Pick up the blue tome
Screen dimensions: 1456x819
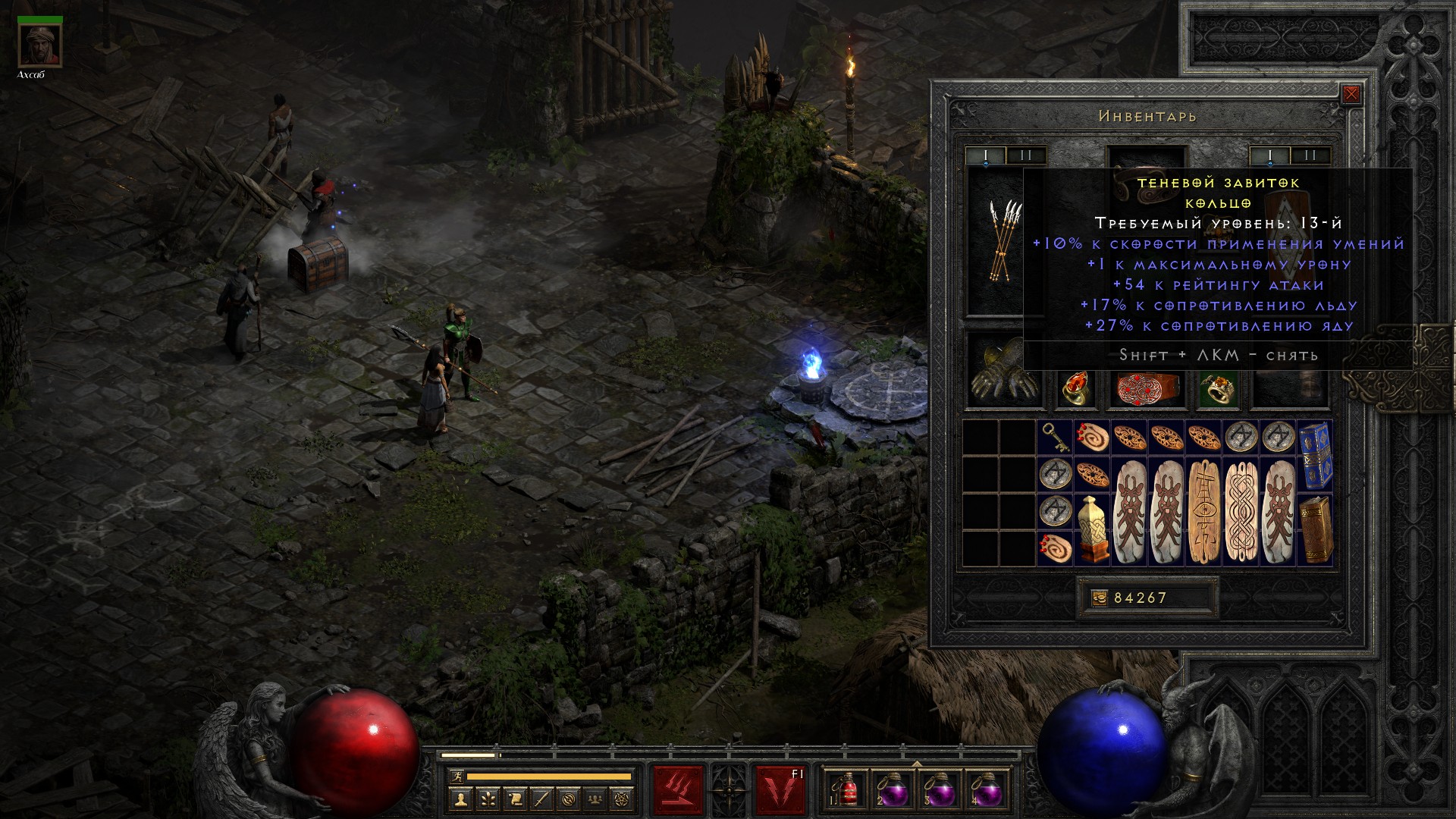(1315, 456)
